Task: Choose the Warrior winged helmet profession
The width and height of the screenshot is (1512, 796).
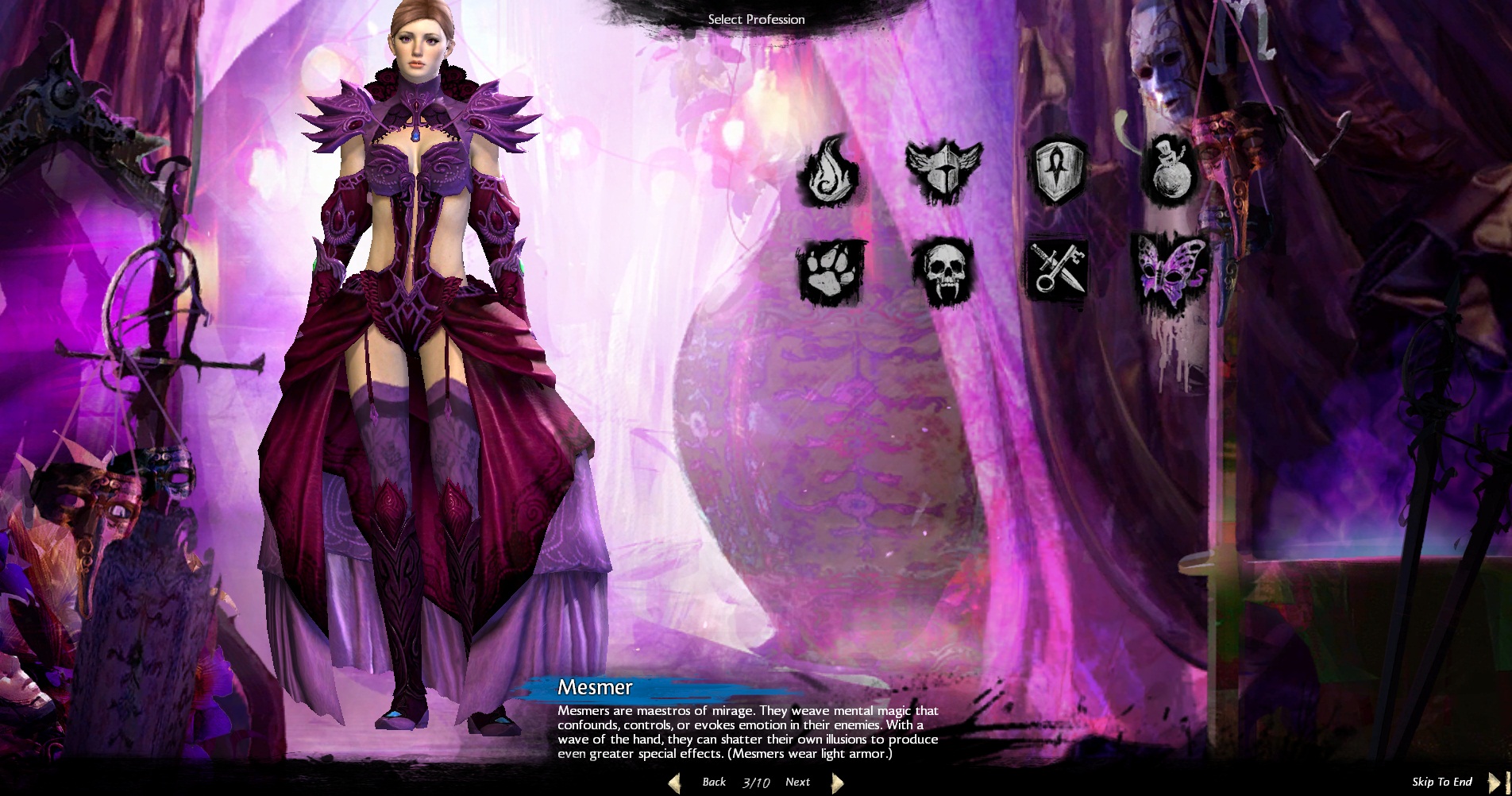Action: [x=943, y=170]
